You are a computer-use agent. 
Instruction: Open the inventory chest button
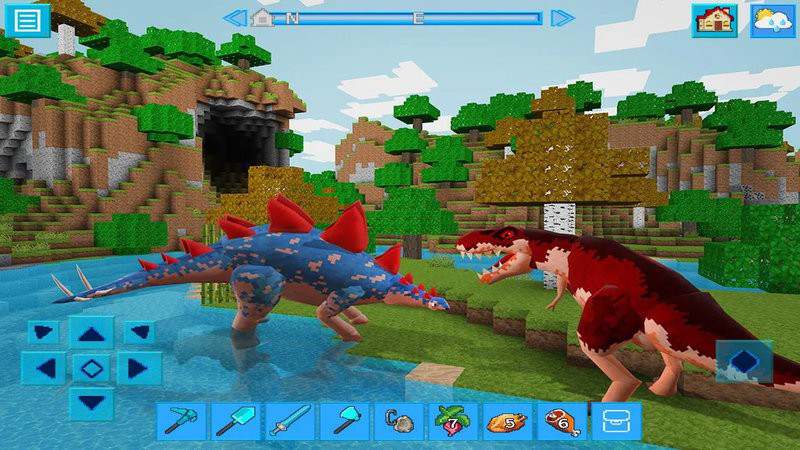click(x=614, y=421)
